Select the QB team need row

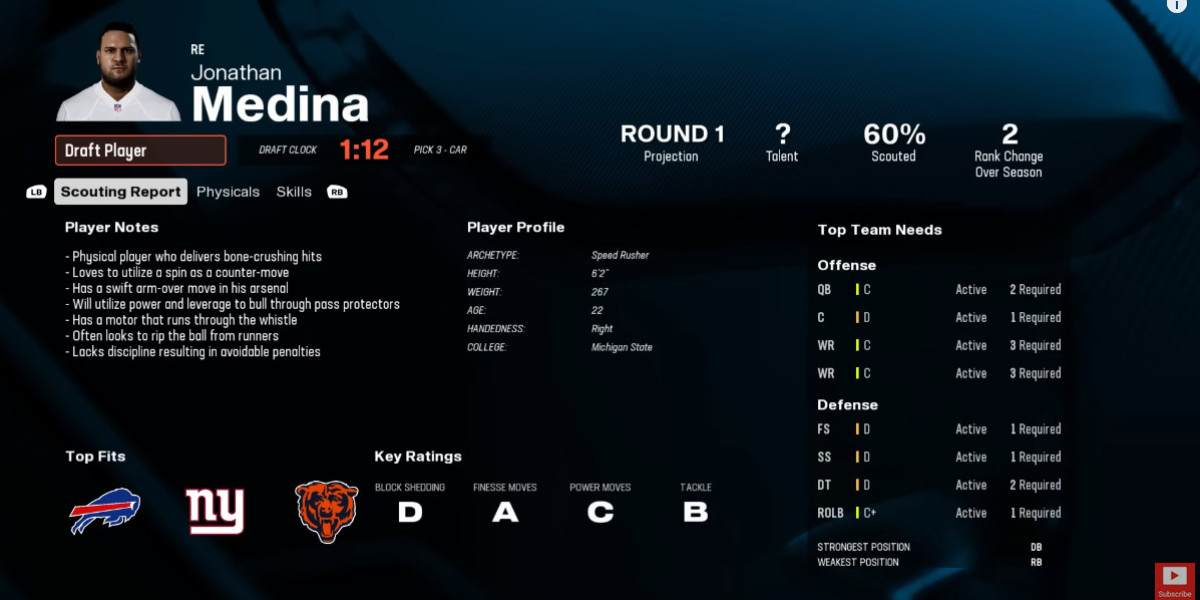pos(938,290)
